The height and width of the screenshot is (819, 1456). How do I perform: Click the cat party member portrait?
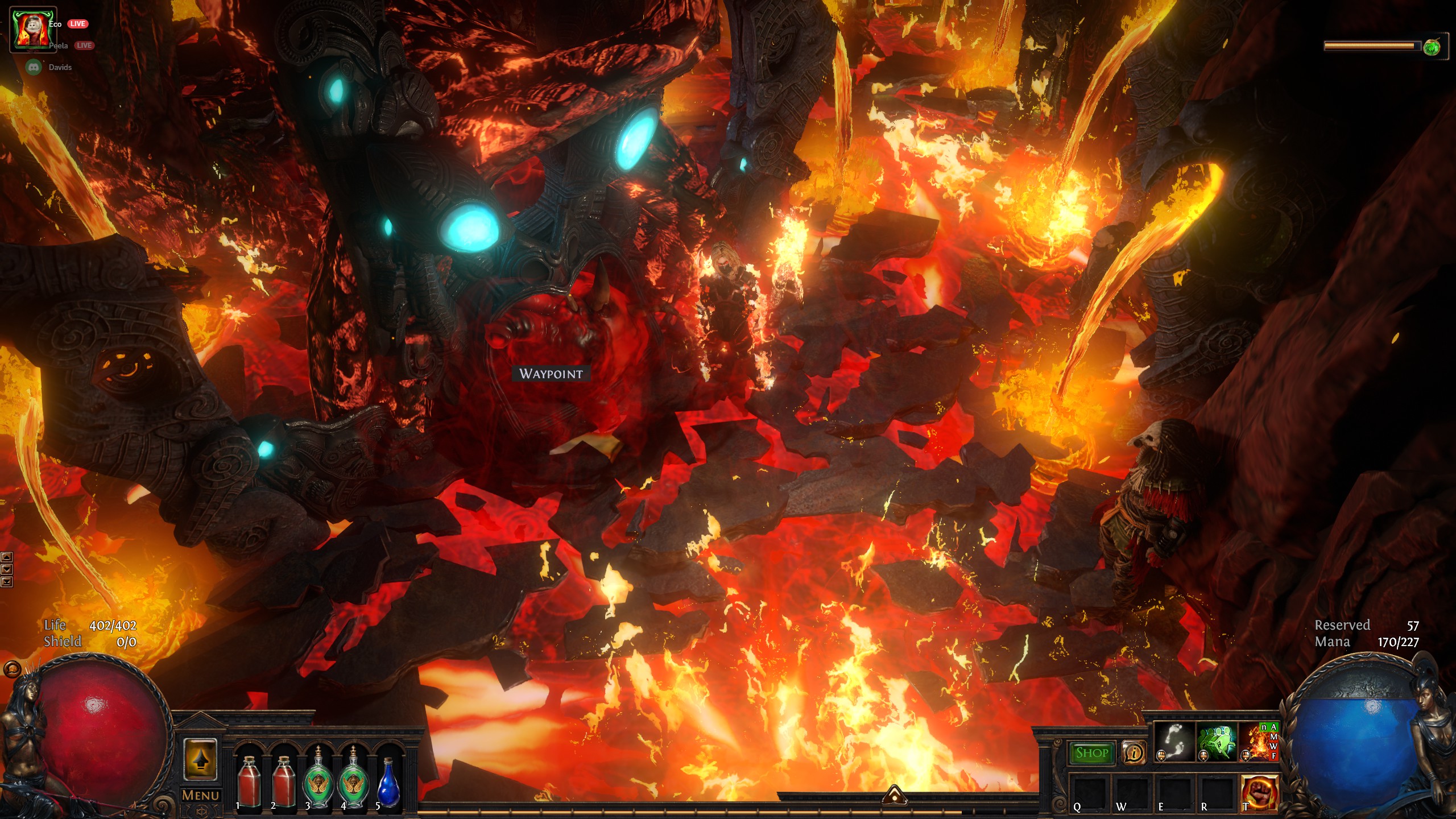point(34,30)
